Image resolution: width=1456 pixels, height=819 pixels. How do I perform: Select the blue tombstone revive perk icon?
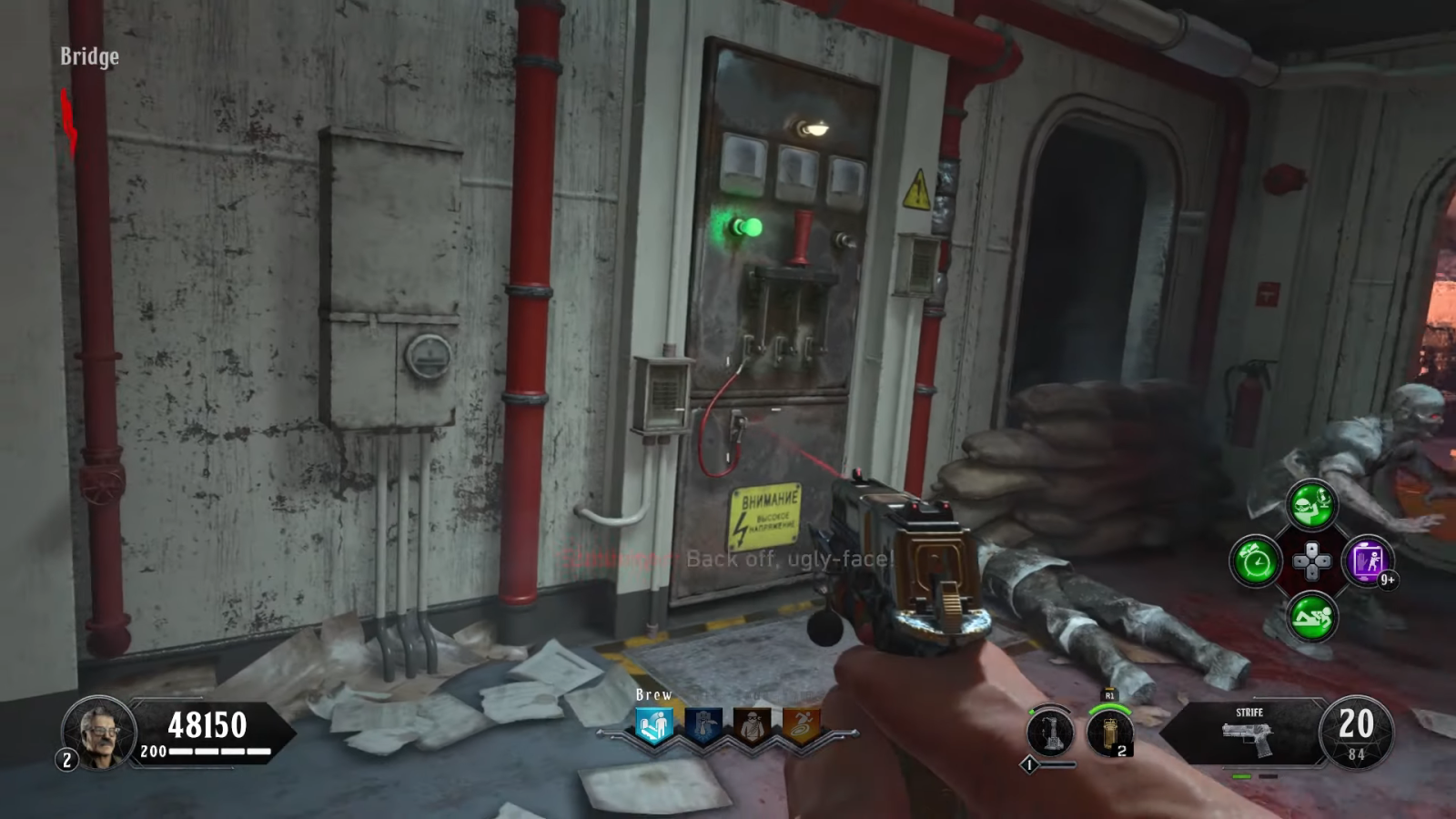654,727
